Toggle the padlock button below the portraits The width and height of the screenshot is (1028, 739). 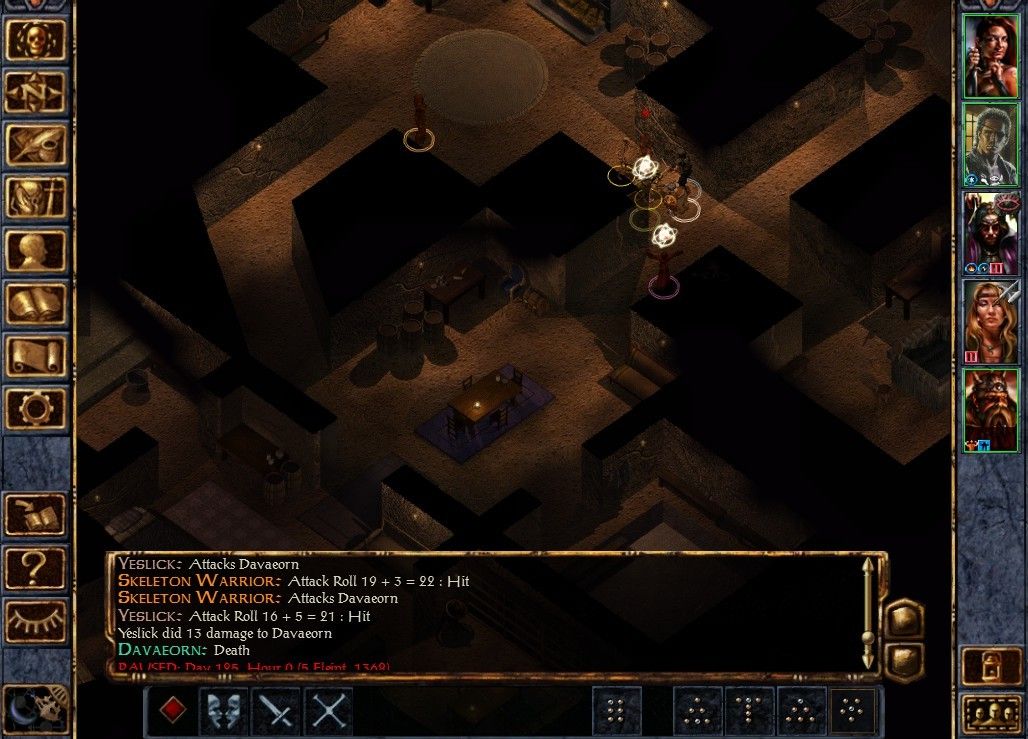pyautogui.click(x=990, y=665)
